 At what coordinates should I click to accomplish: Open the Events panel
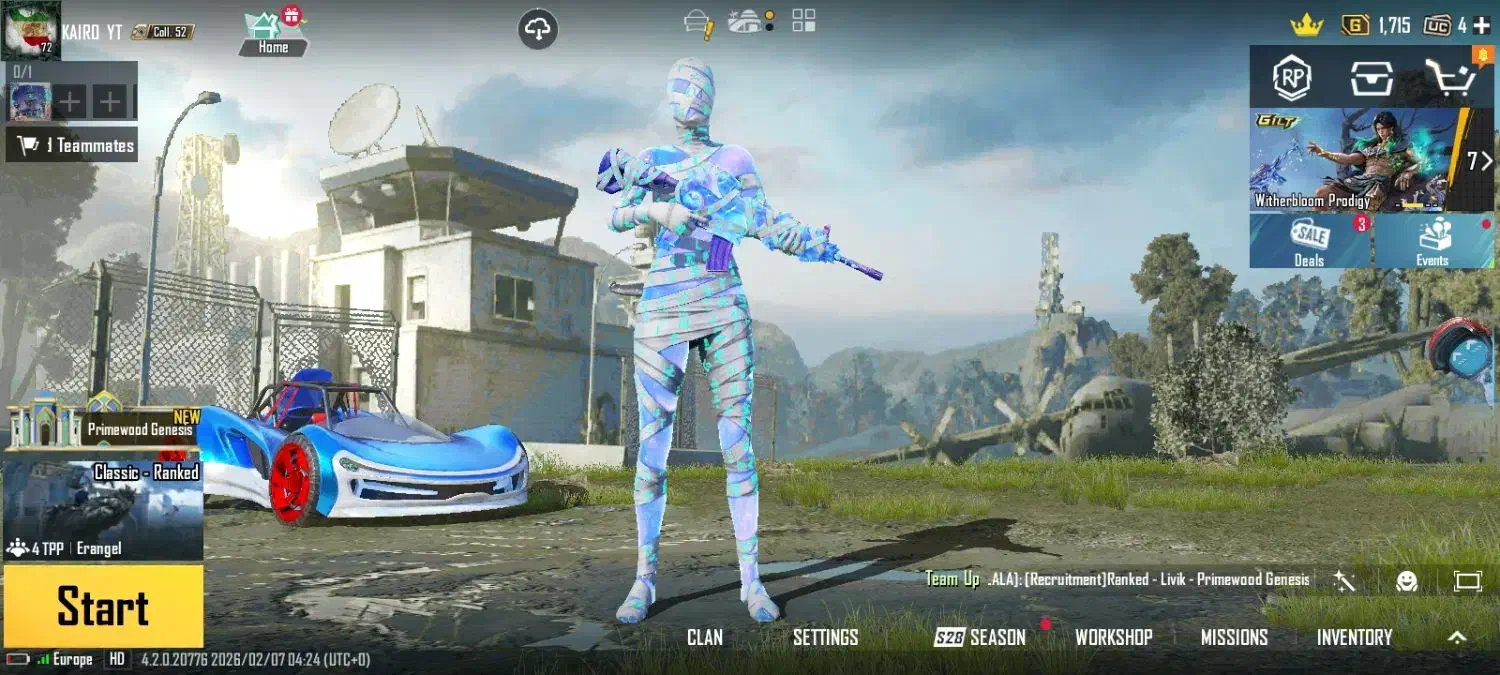point(1432,242)
